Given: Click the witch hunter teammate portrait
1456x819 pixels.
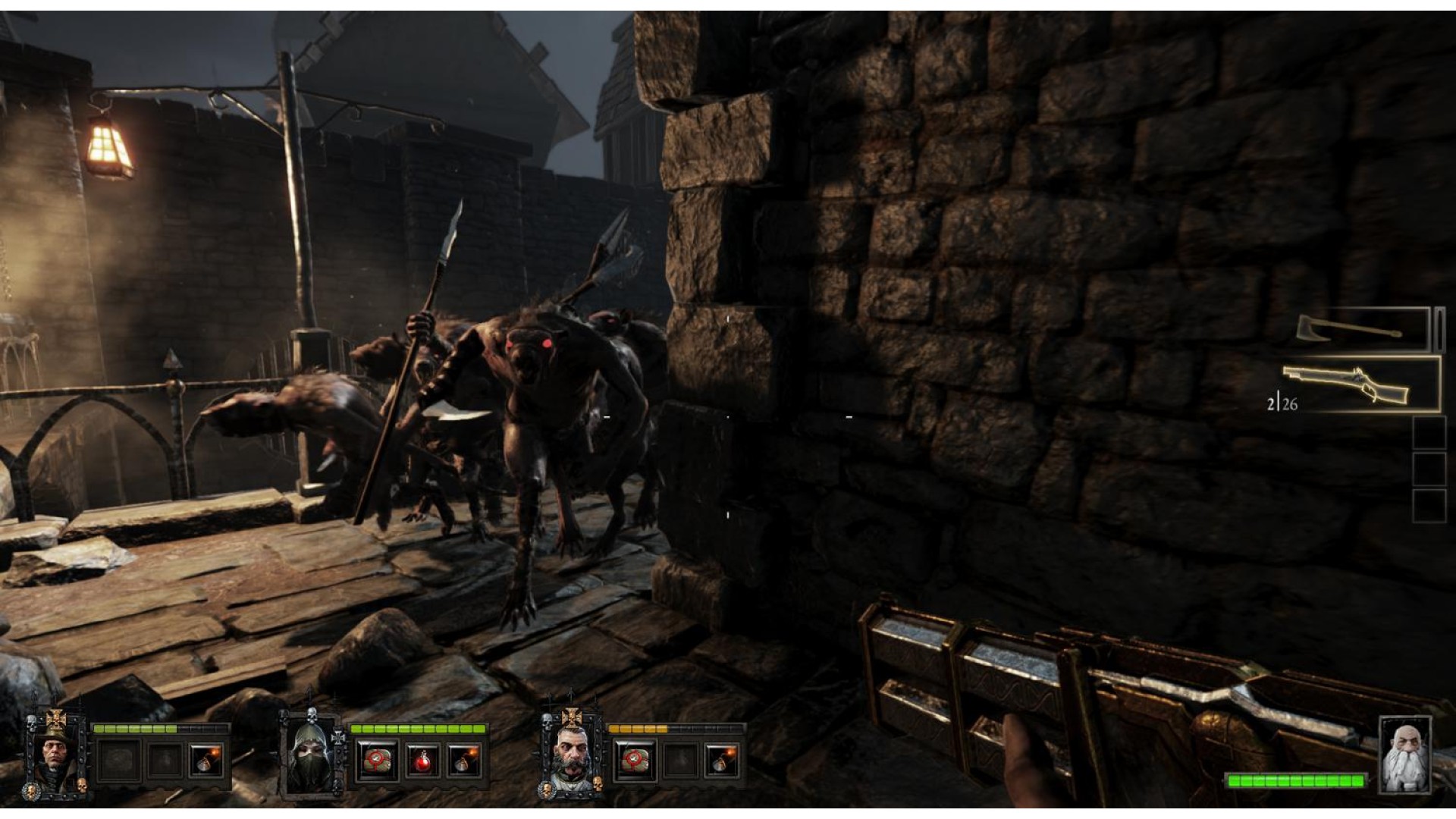Looking at the screenshot, I should [57, 753].
